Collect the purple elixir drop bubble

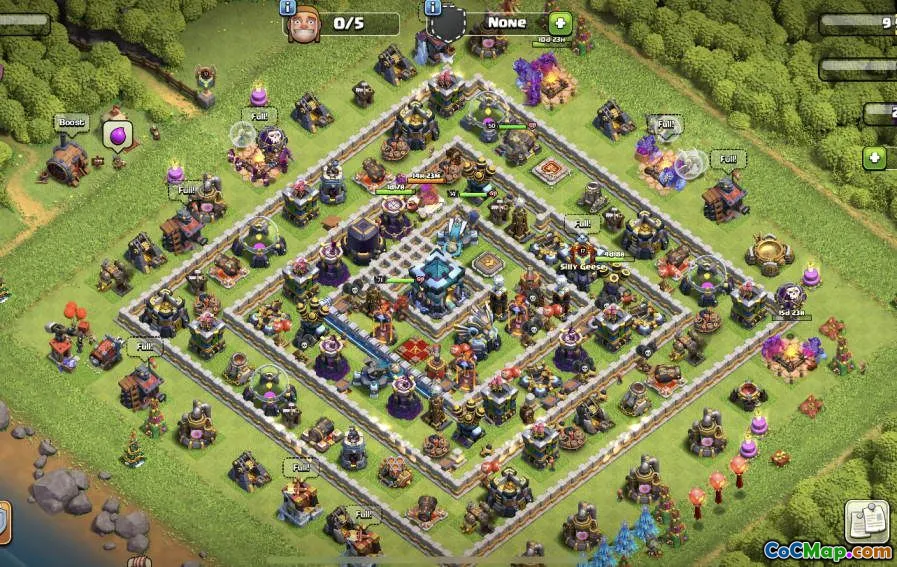(117, 134)
